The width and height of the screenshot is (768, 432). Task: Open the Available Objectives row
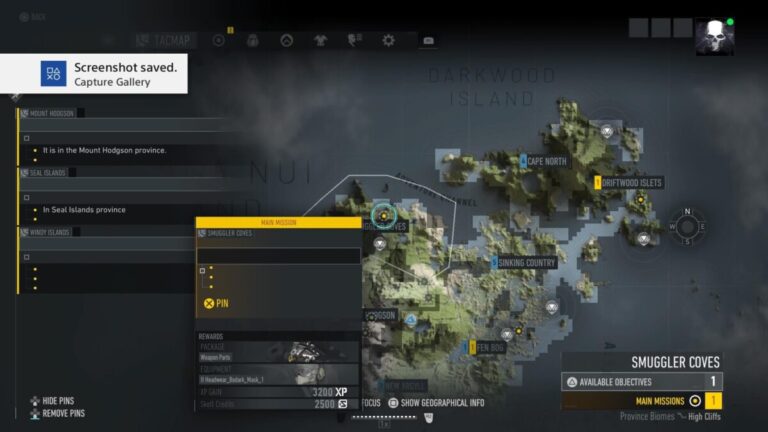coord(641,381)
